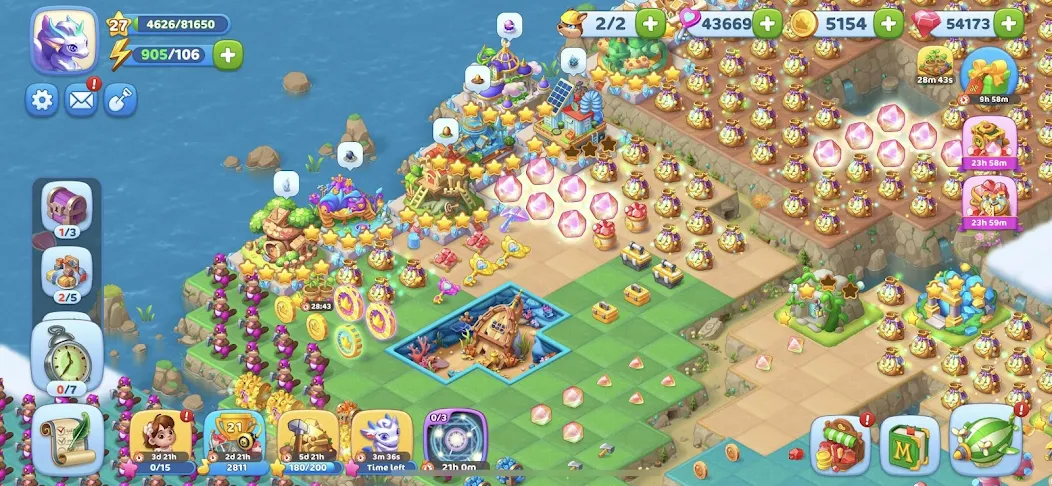Purchase more red gems with the plus
The image size is (1052, 486).
click(x=1010, y=23)
